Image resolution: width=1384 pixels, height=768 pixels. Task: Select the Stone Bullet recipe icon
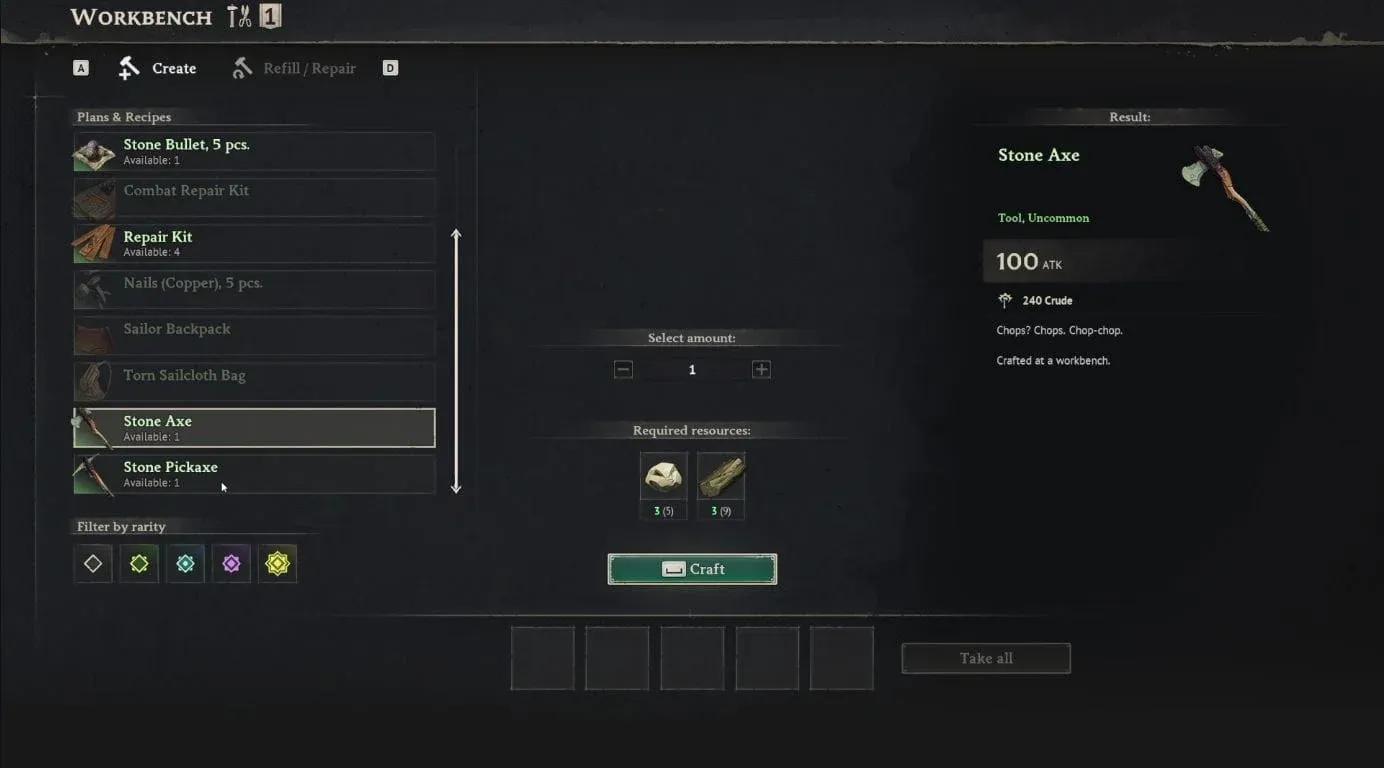point(93,152)
